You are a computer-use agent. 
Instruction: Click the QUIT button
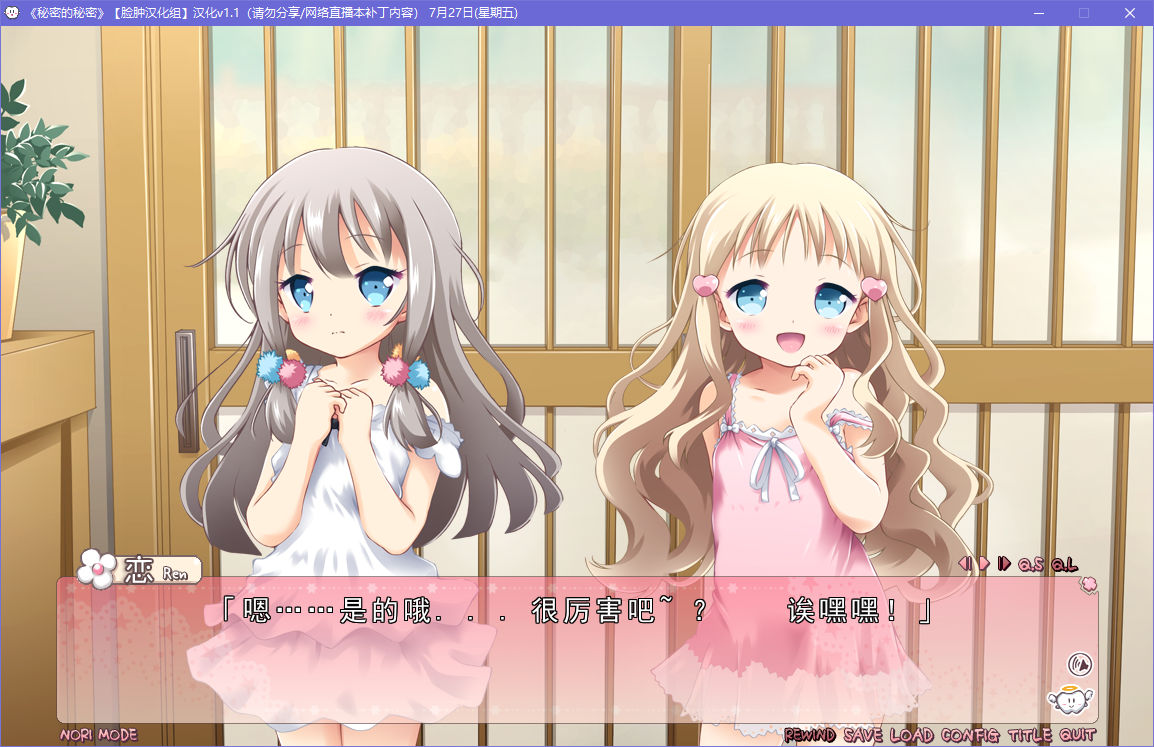point(1077,735)
